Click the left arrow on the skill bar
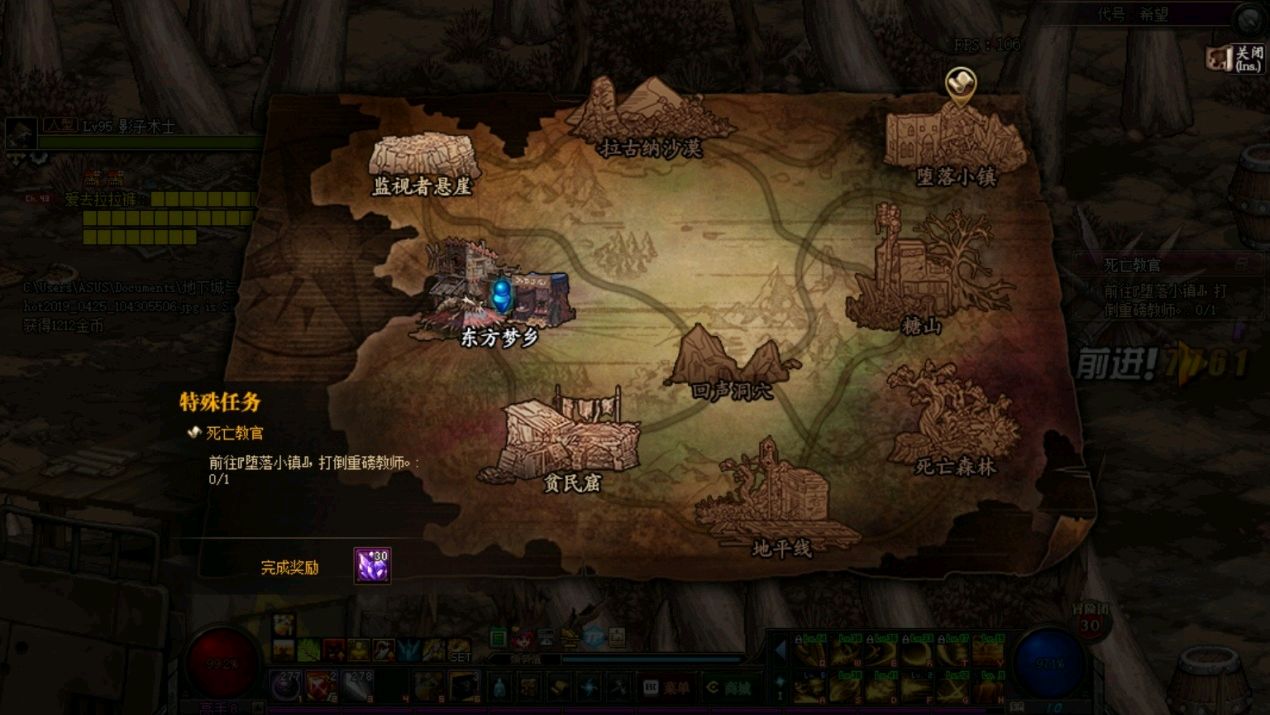 click(x=781, y=651)
